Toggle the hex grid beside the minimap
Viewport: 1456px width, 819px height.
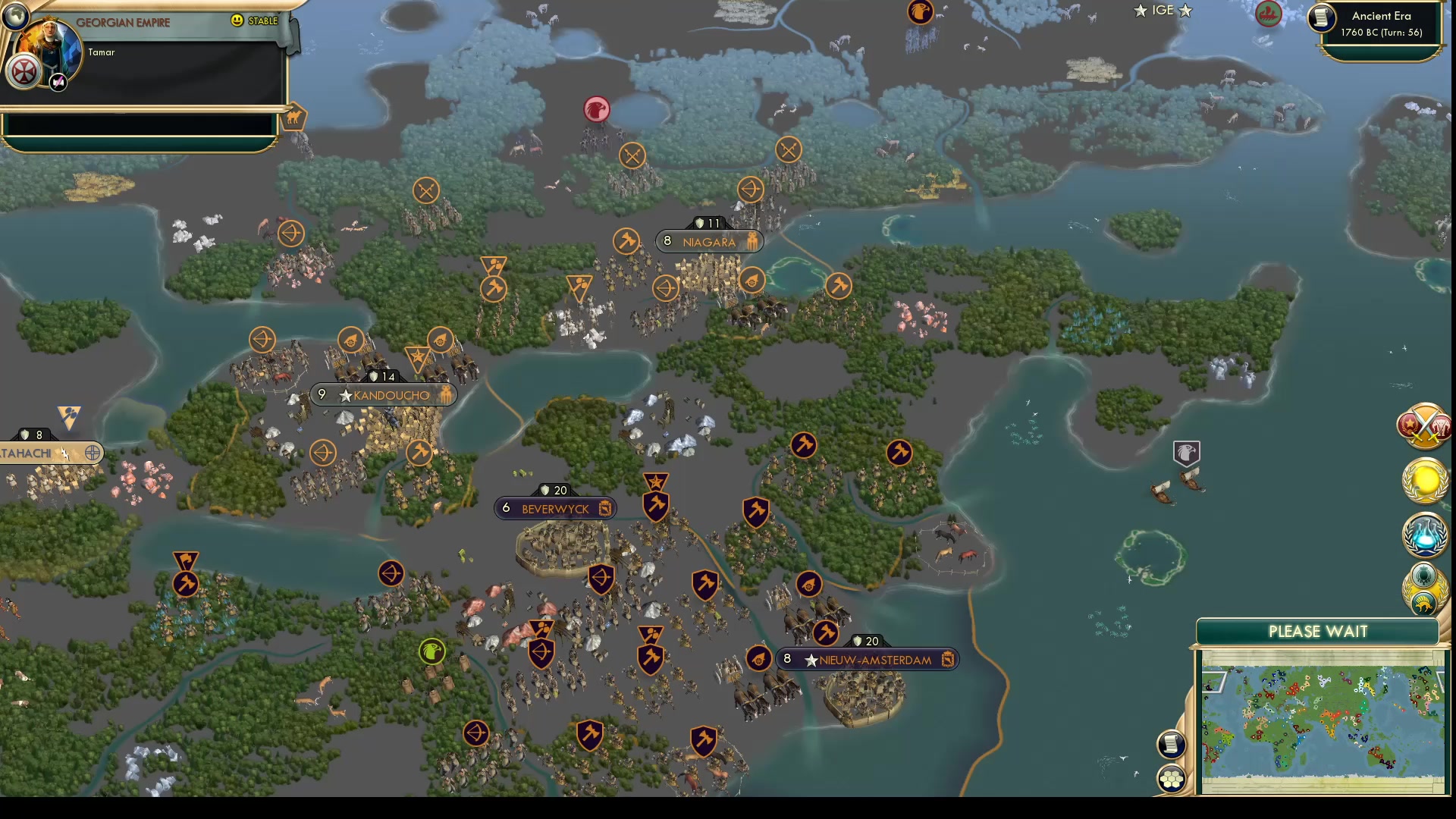coord(1170,777)
